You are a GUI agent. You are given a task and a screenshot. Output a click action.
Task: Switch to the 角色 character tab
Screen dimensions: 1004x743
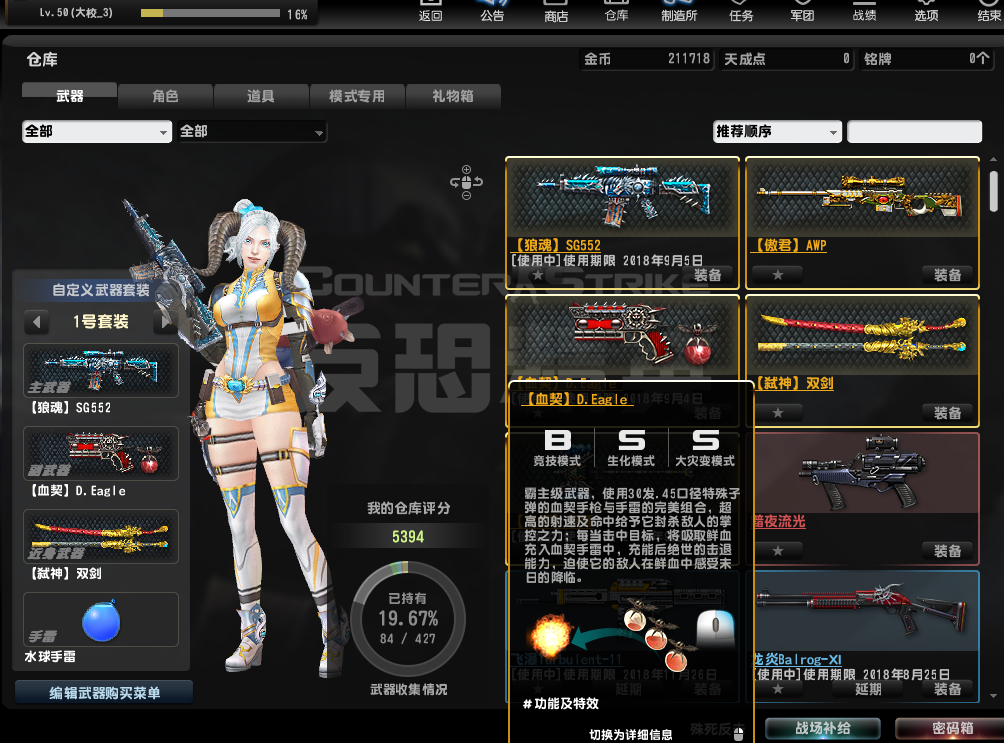click(165, 96)
